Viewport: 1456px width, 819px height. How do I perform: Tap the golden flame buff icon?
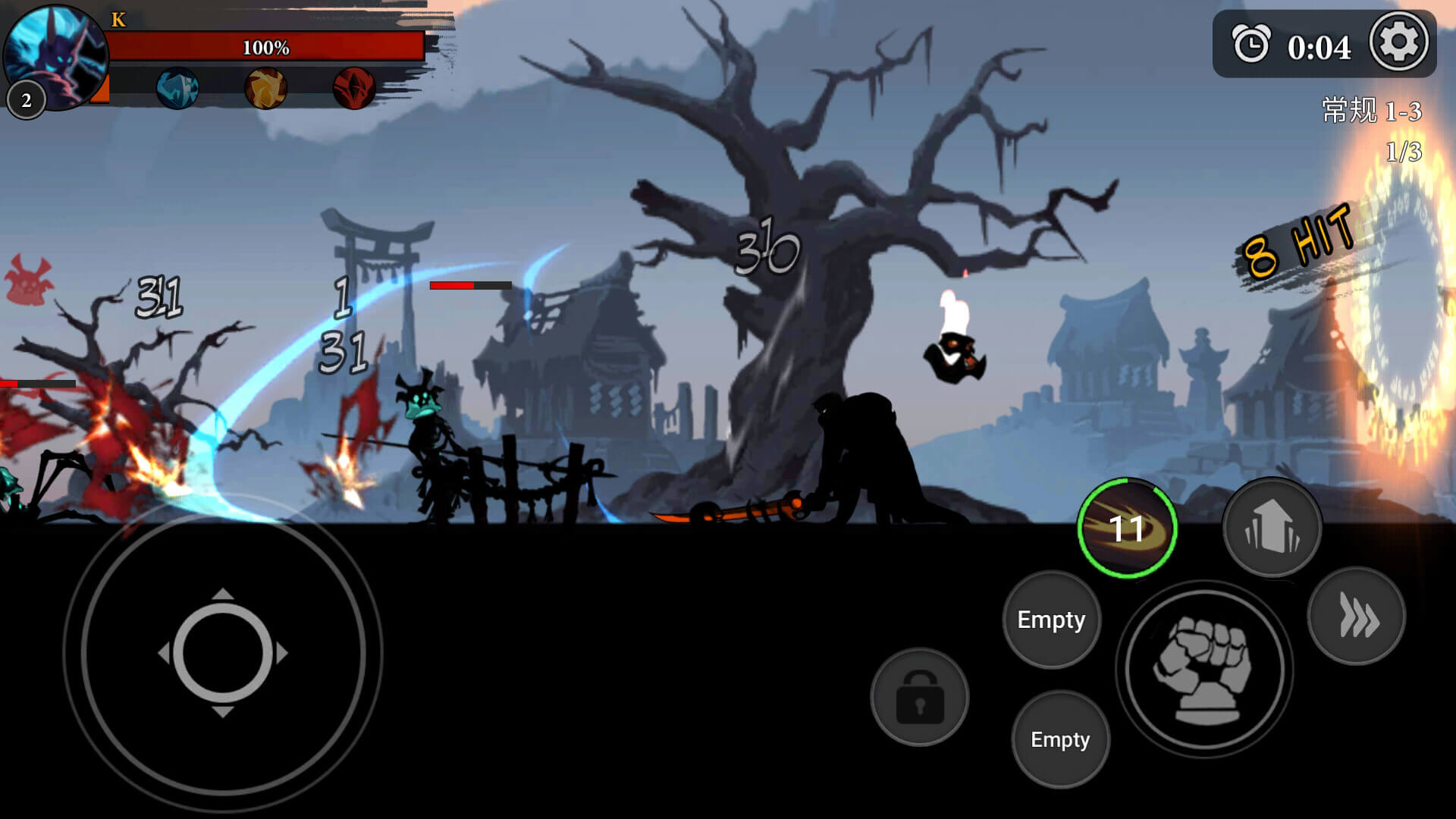pos(265,89)
